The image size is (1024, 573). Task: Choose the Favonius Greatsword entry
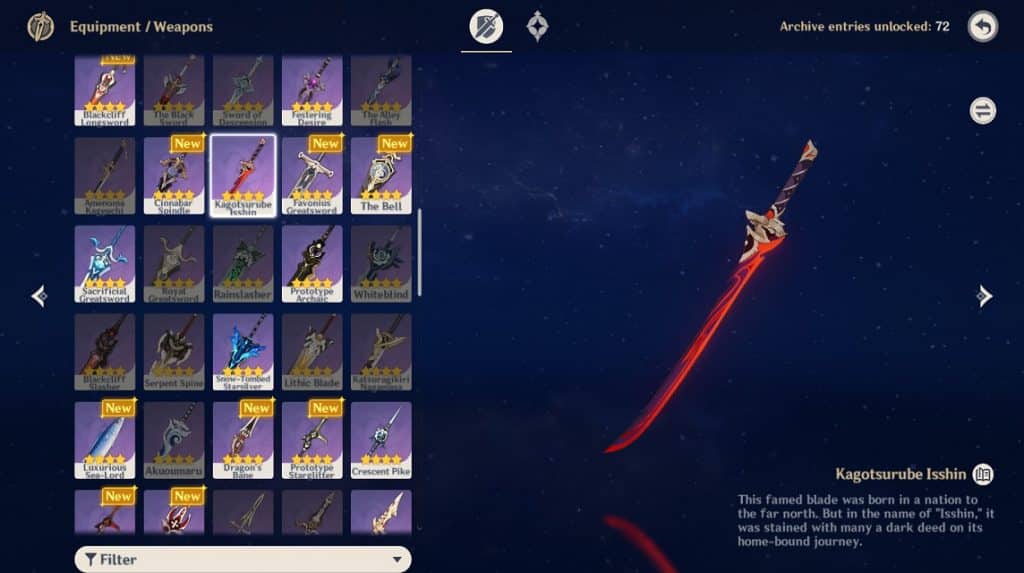[312, 175]
